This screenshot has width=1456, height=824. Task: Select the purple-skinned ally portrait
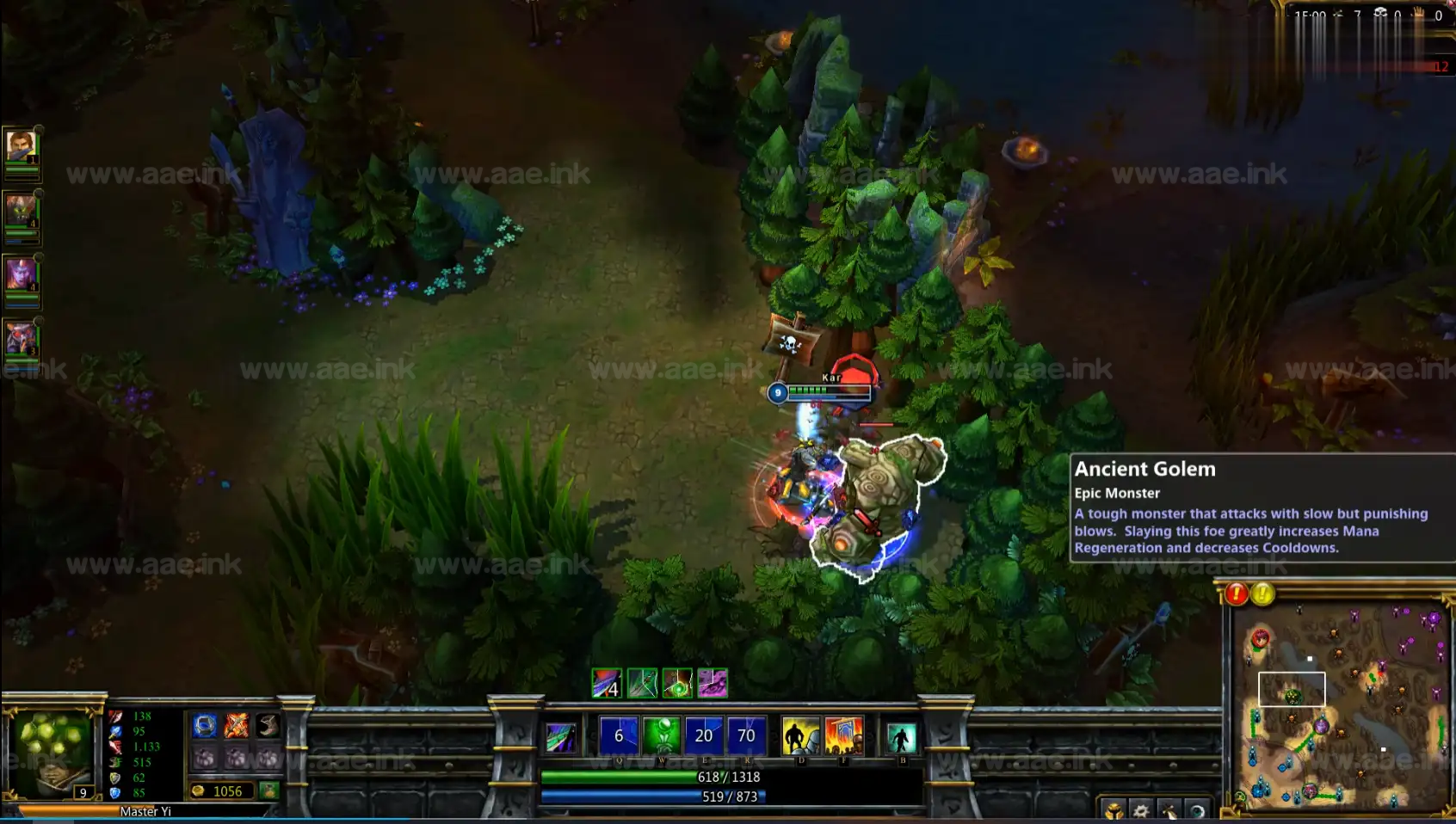(21, 274)
